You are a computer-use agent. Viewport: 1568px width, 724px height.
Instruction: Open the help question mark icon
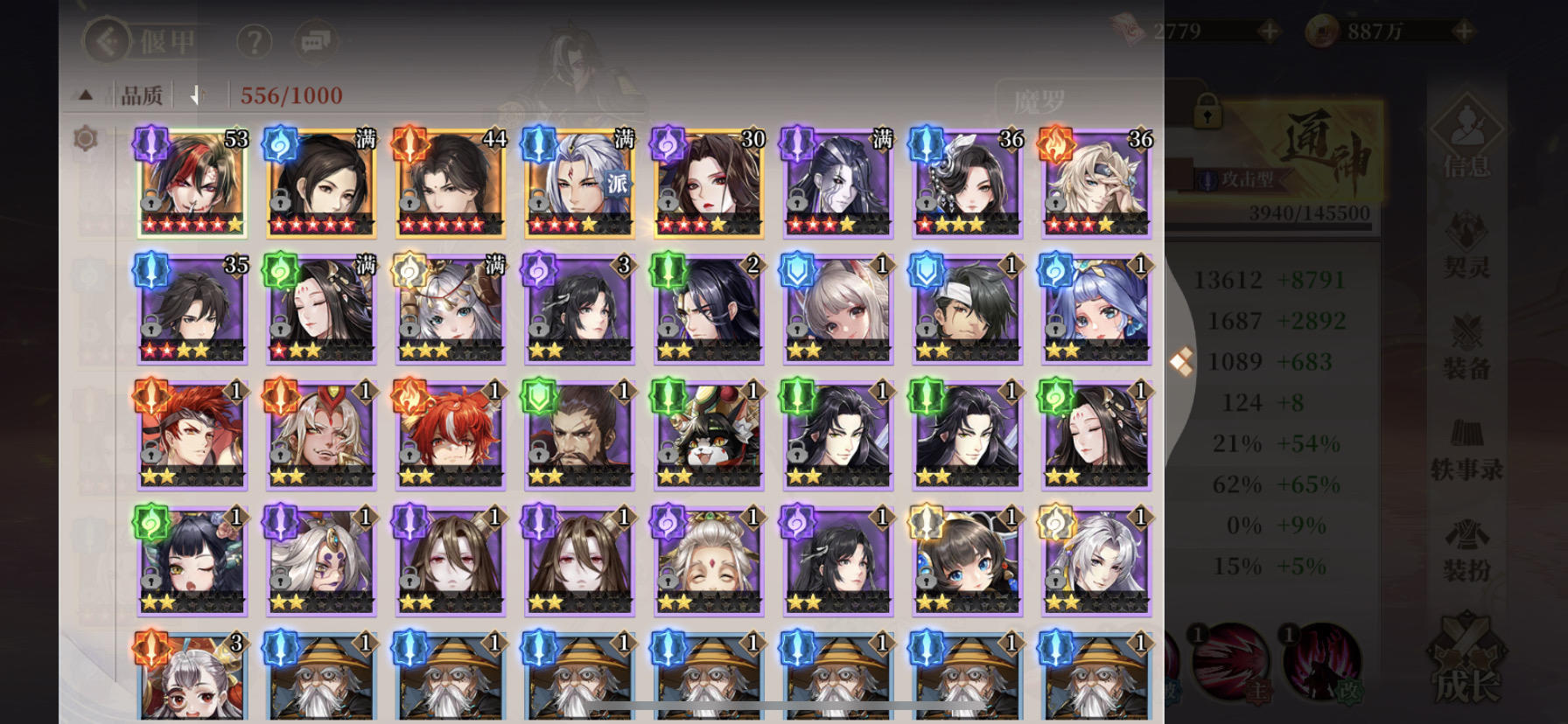click(255, 41)
